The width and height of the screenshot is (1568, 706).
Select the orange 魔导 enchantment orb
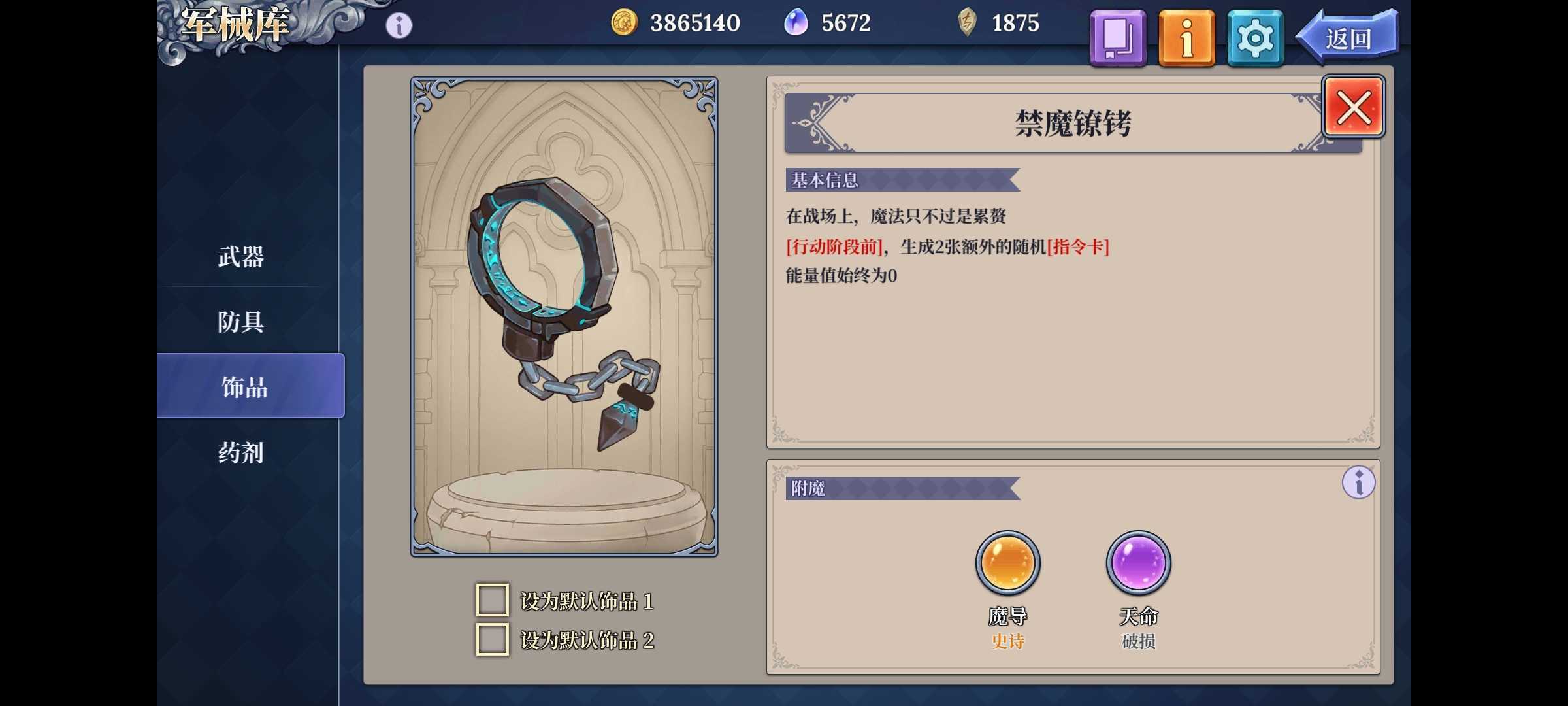[1006, 562]
